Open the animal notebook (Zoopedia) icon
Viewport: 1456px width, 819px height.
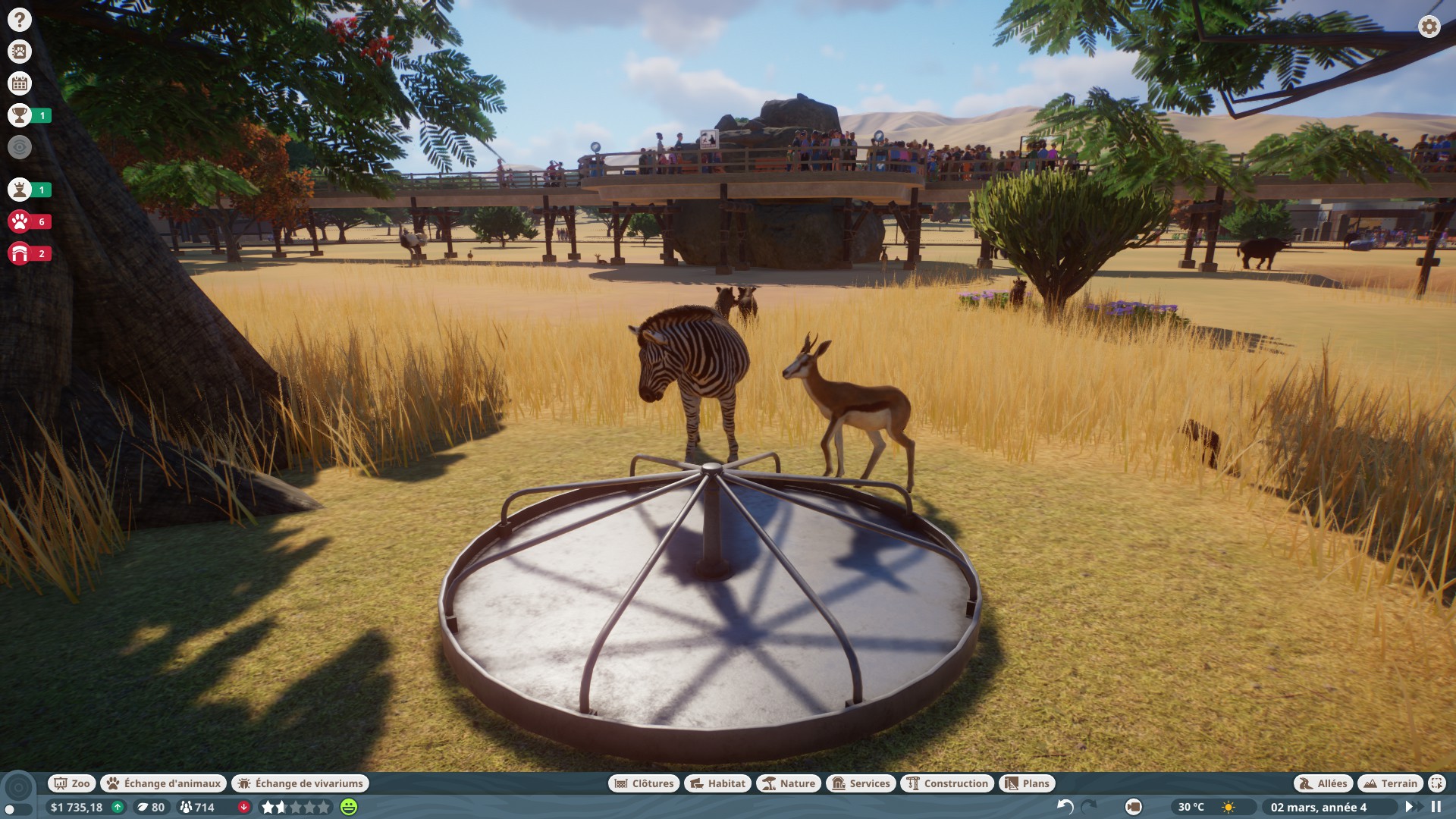point(20,52)
